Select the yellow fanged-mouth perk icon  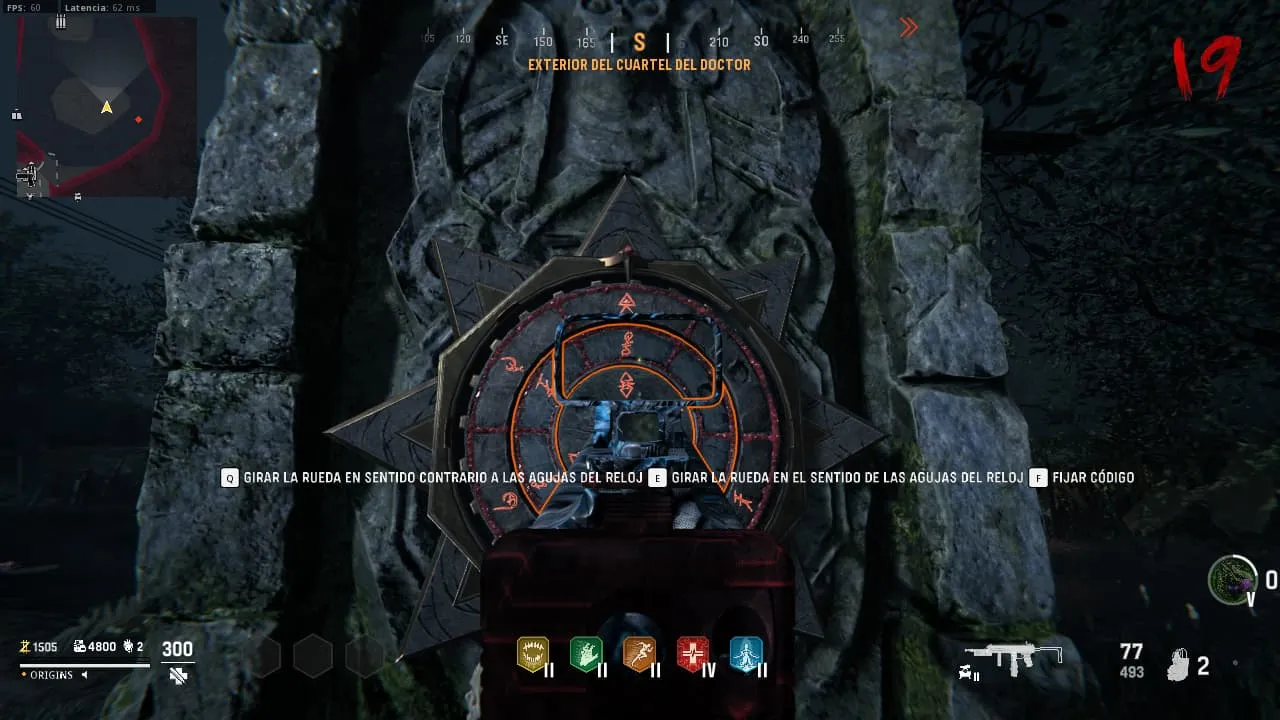point(533,654)
